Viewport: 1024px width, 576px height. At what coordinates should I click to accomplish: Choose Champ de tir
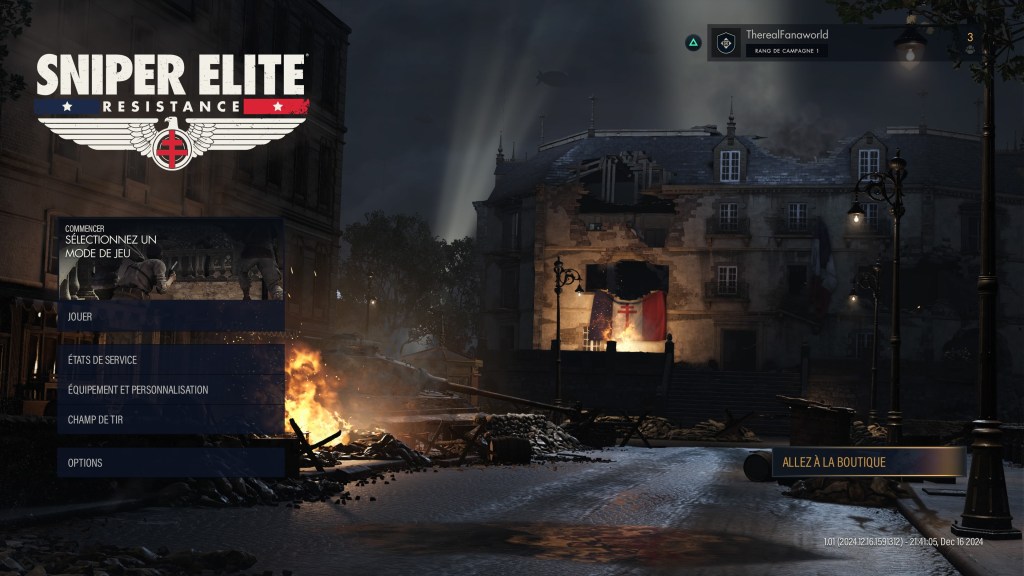170,420
